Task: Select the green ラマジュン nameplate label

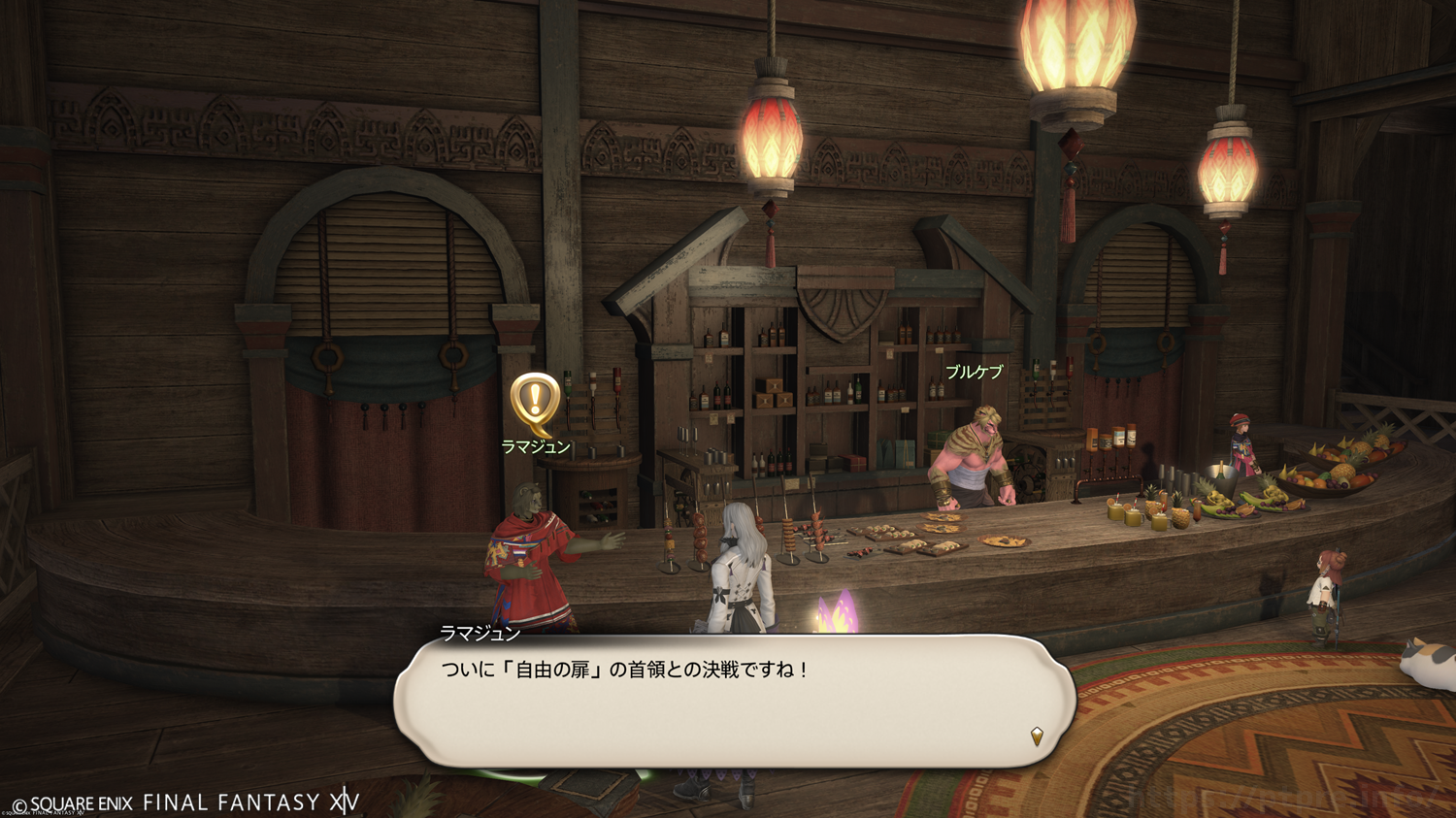Action: tap(535, 446)
